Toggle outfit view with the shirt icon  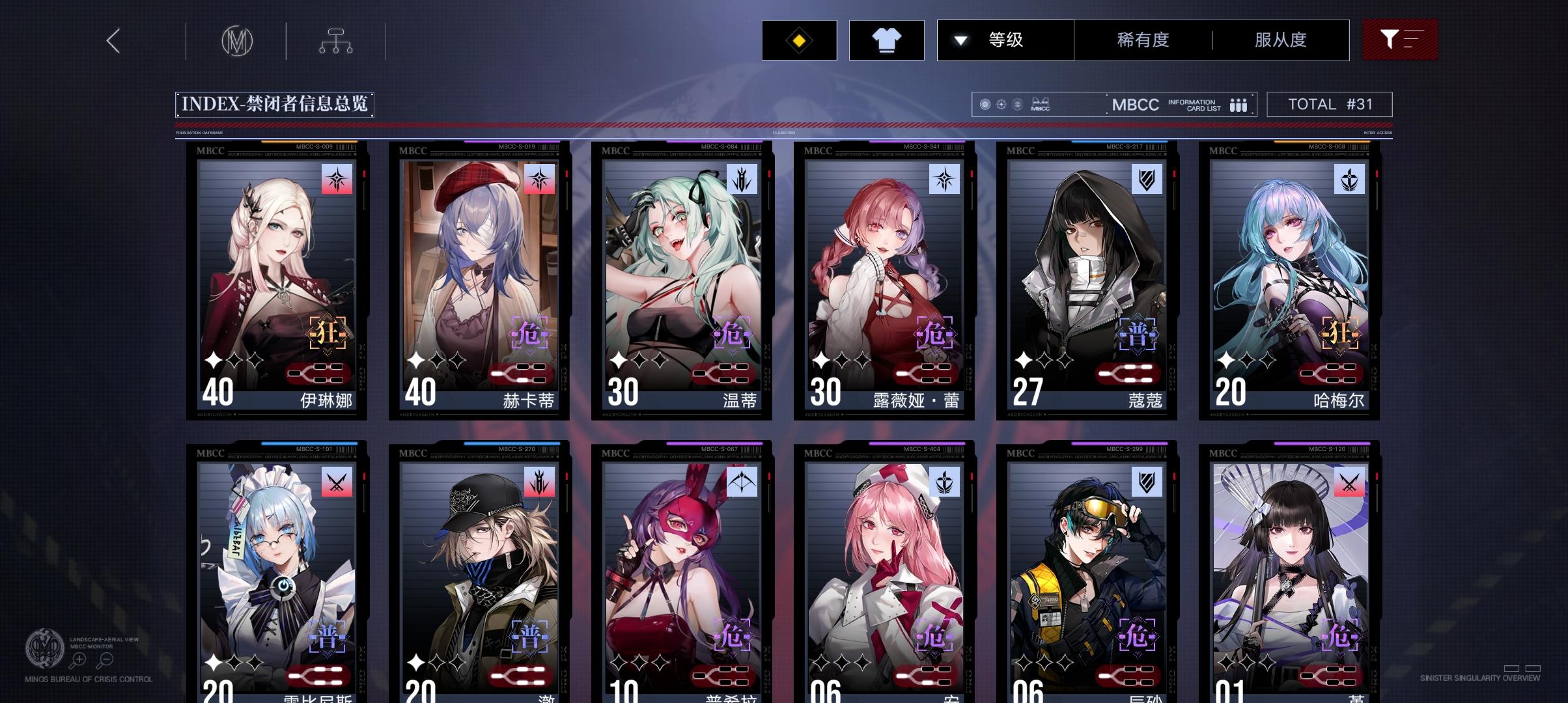coord(886,40)
